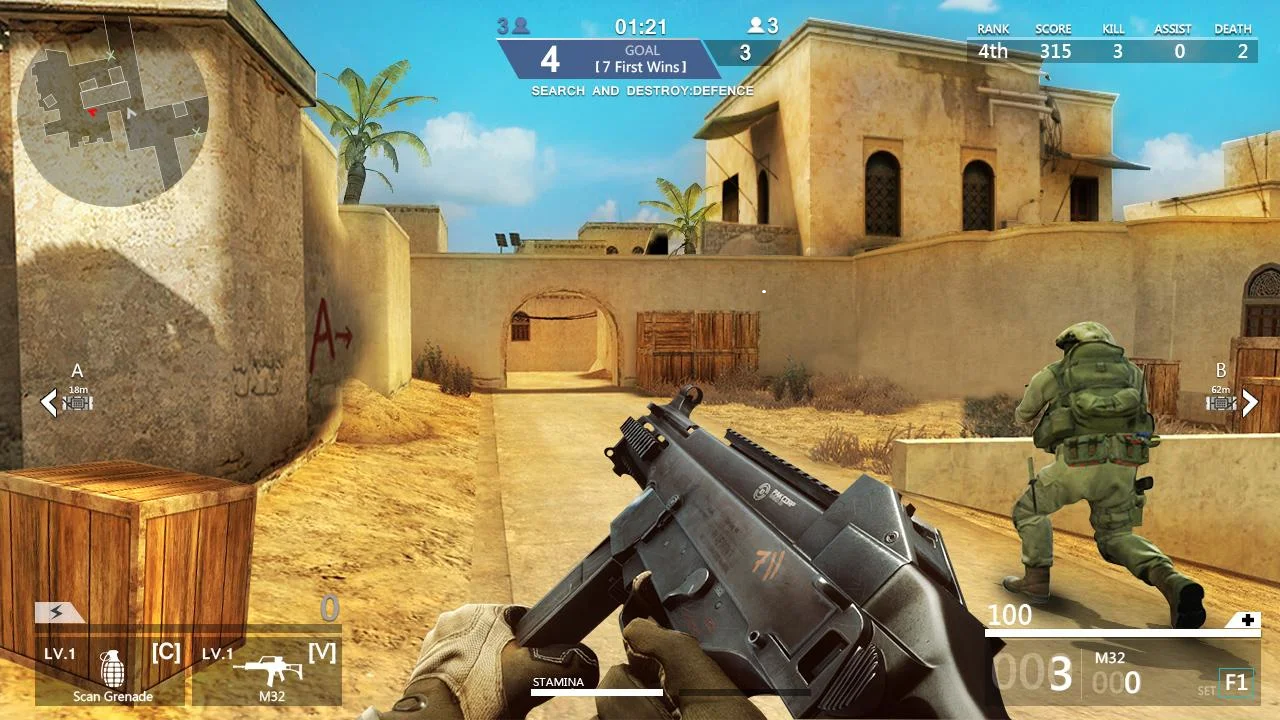Select the KILL column header in the scoreboard
This screenshot has width=1280, height=720.
tap(1111, 29)
